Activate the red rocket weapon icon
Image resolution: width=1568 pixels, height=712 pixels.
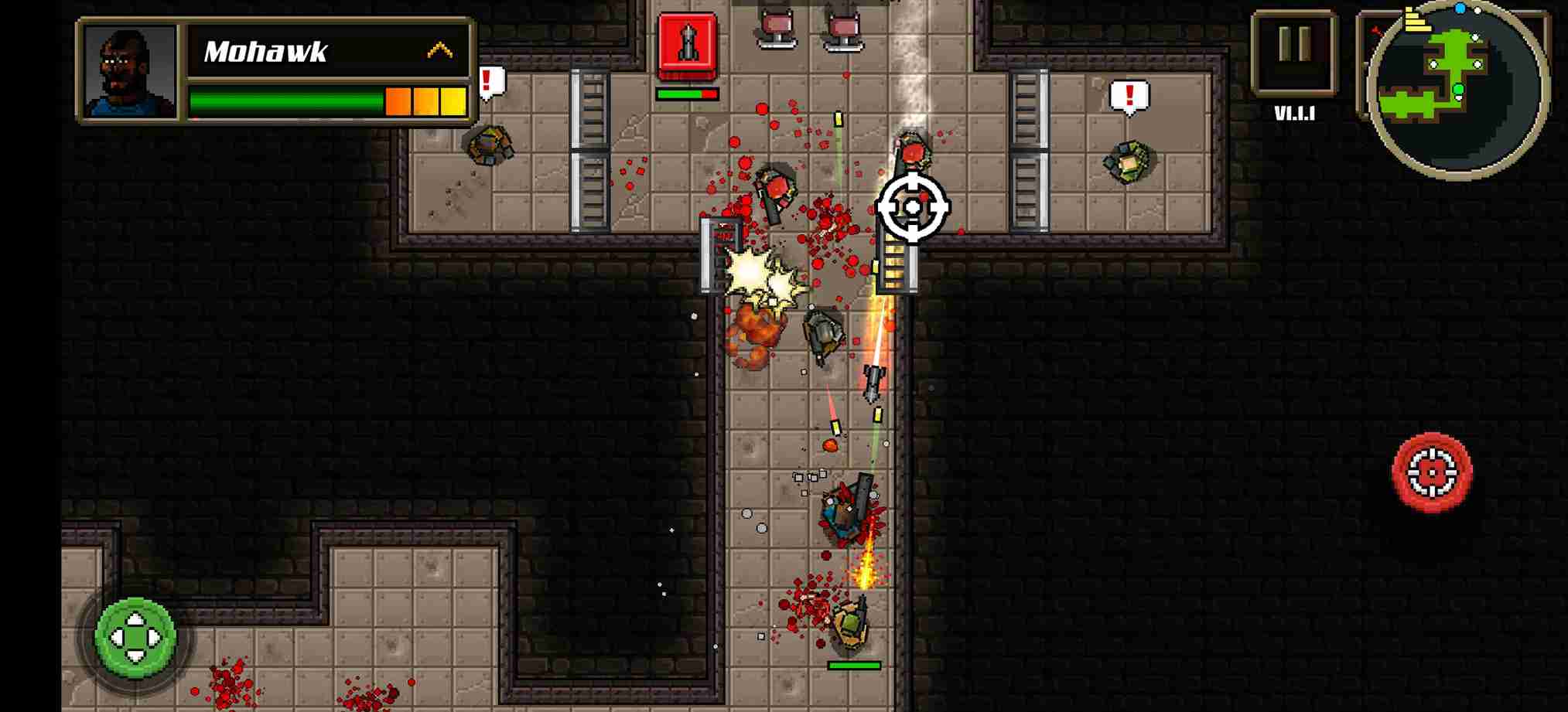pos(687,45)
